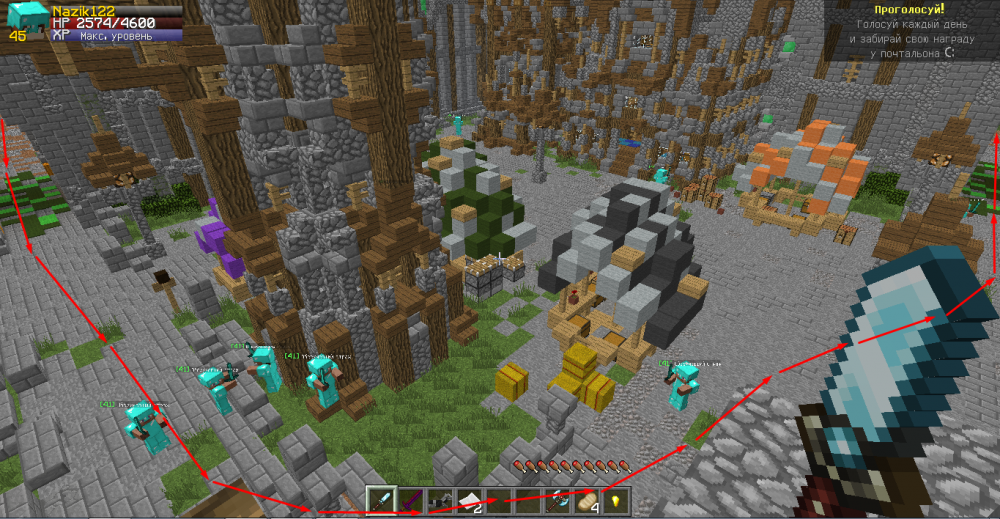Choose the horse item in the hotbar
Viewport: 1000px width, 519px height.
439,500
